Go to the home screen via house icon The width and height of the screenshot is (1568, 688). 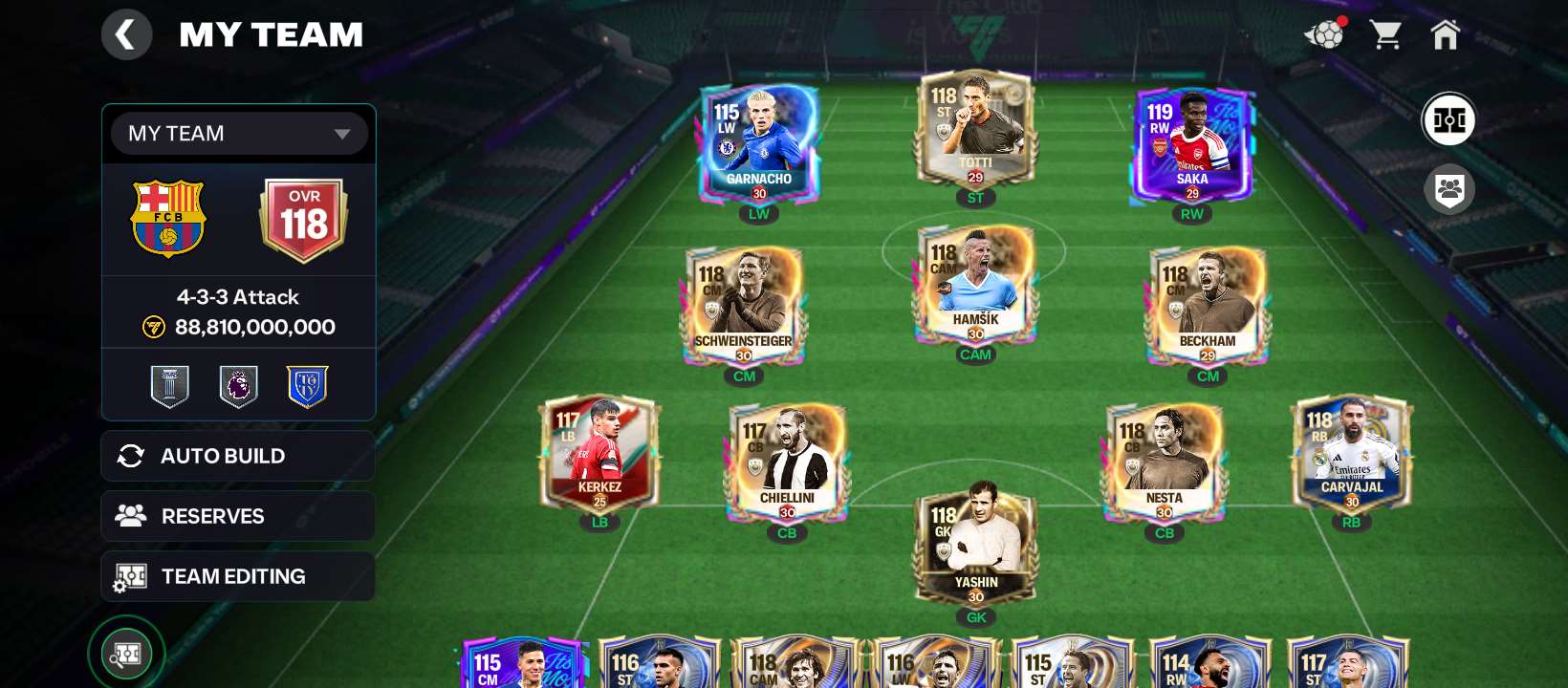1447,34
